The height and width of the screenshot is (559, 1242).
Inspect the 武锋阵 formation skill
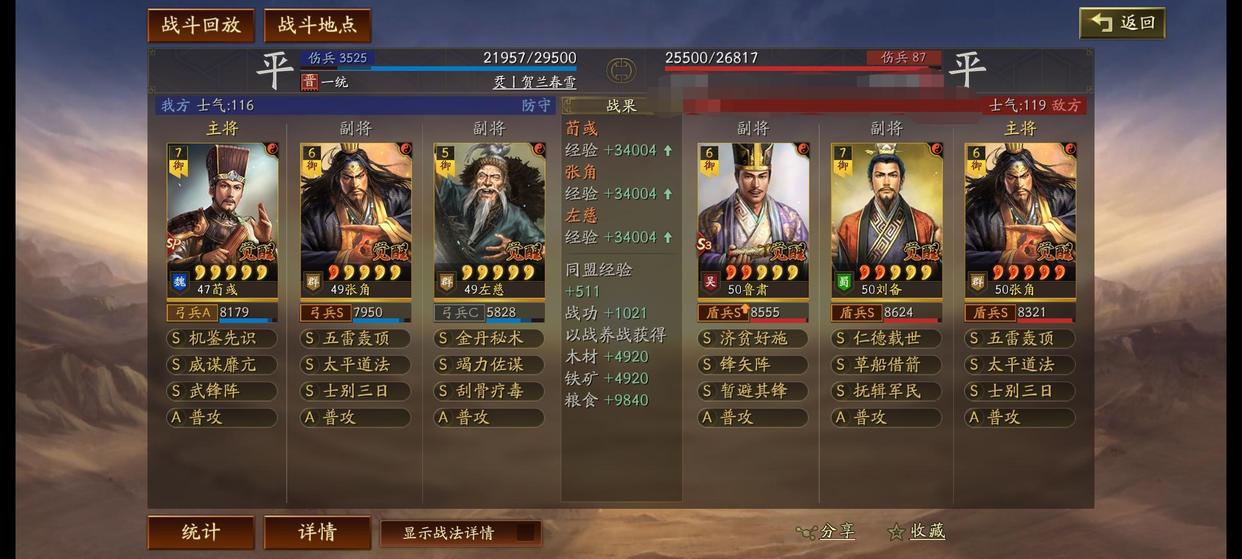coord(222,391)
